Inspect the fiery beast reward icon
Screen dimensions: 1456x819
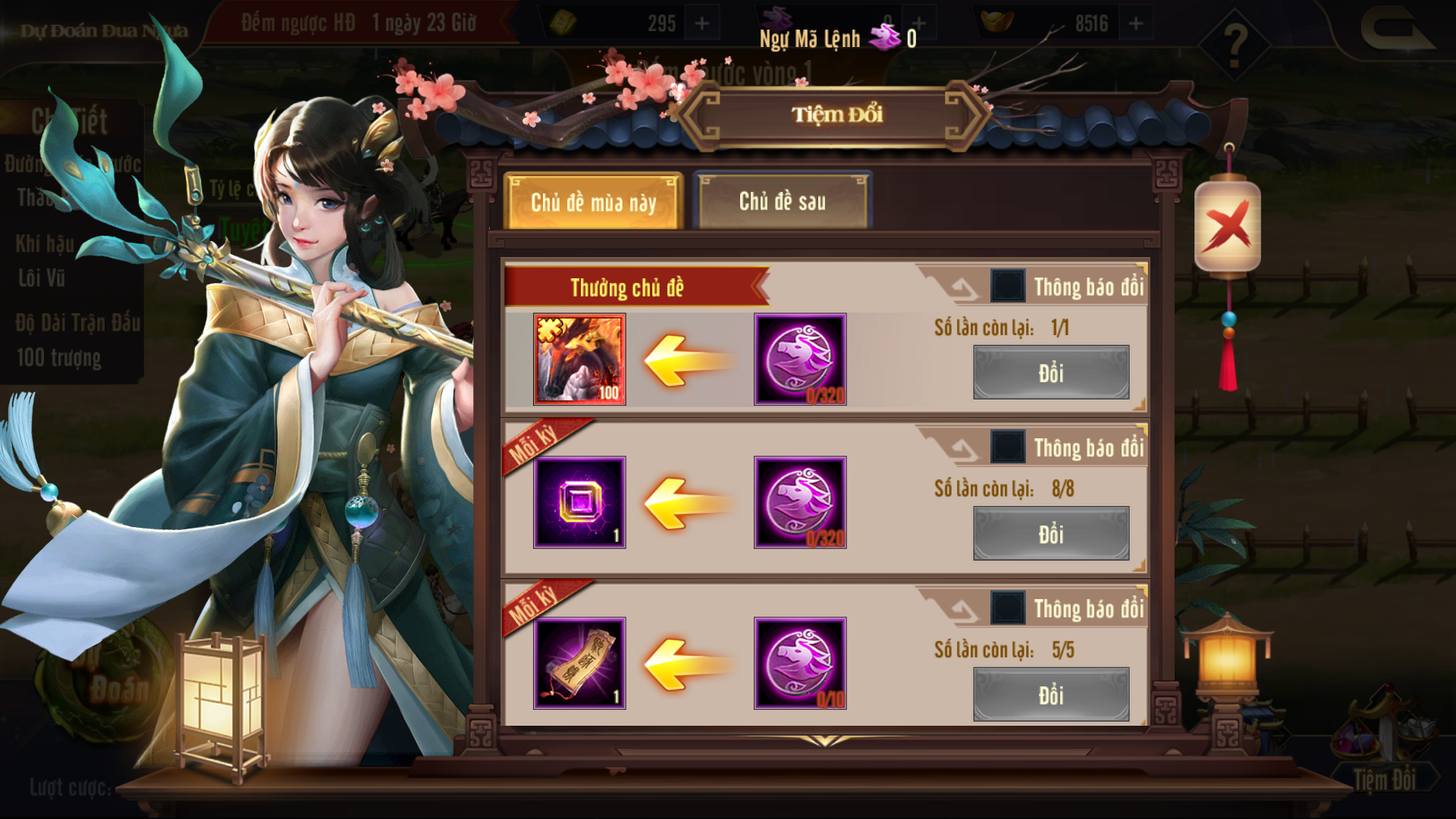point(579,359)
